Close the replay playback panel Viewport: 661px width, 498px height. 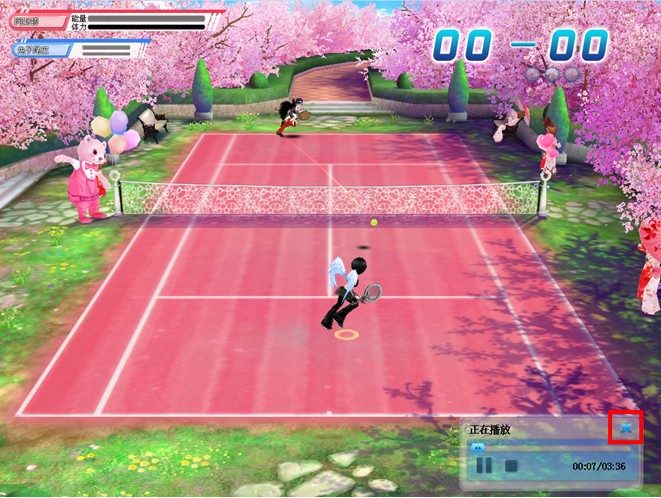coord(626,428)
